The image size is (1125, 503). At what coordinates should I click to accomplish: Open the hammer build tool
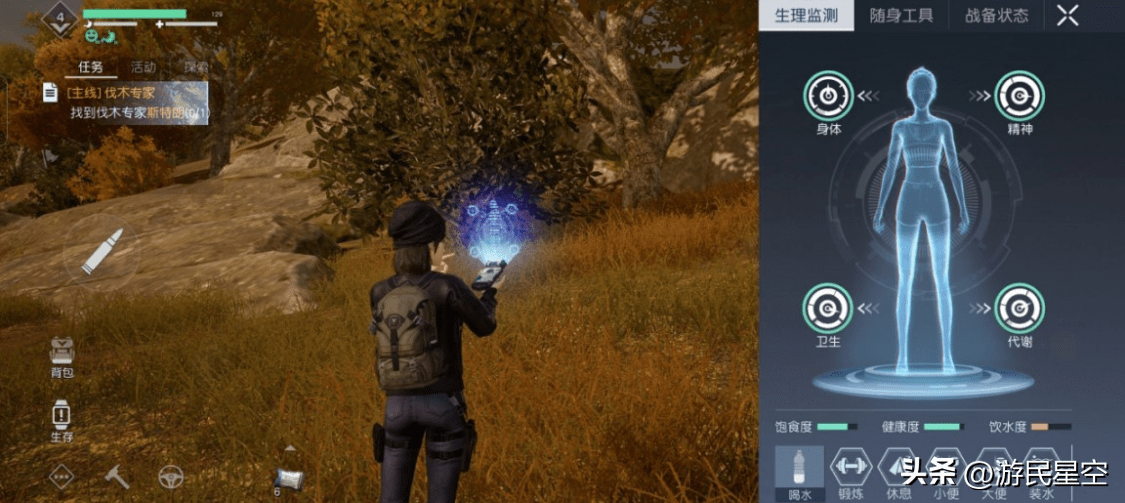tap(117, 477)
